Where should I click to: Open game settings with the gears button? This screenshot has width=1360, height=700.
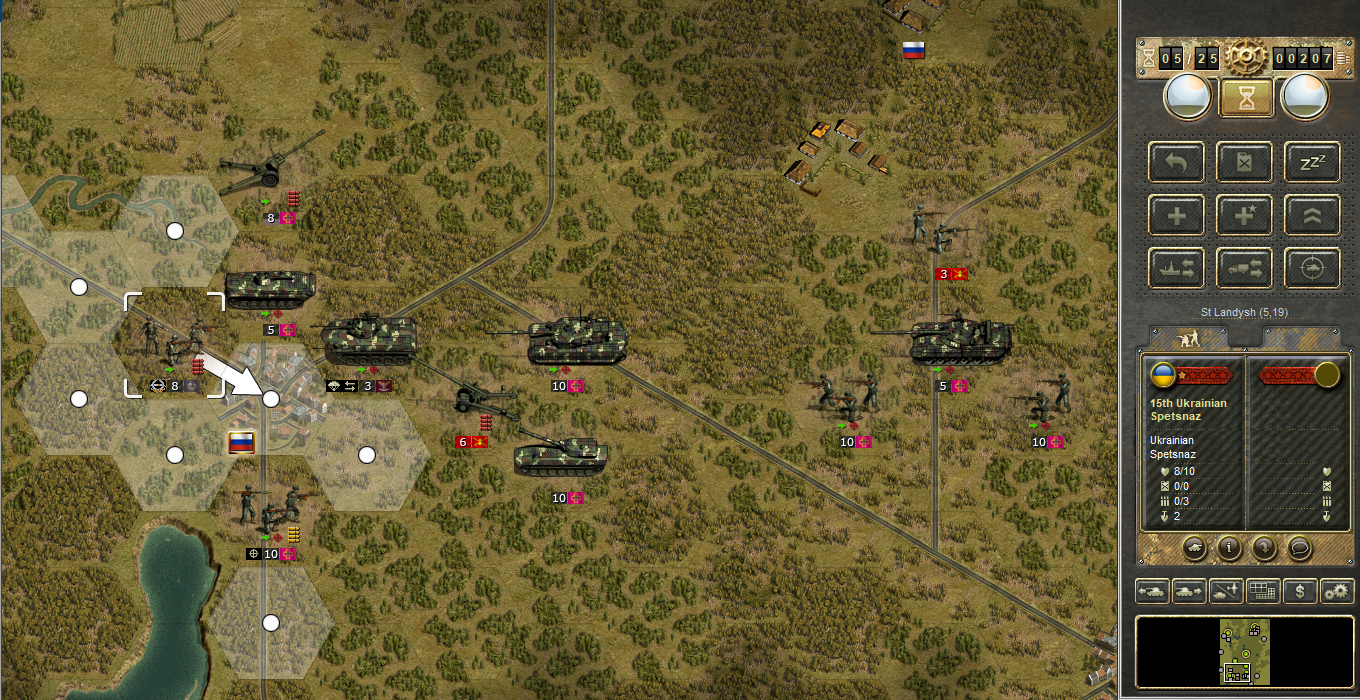1336,591
